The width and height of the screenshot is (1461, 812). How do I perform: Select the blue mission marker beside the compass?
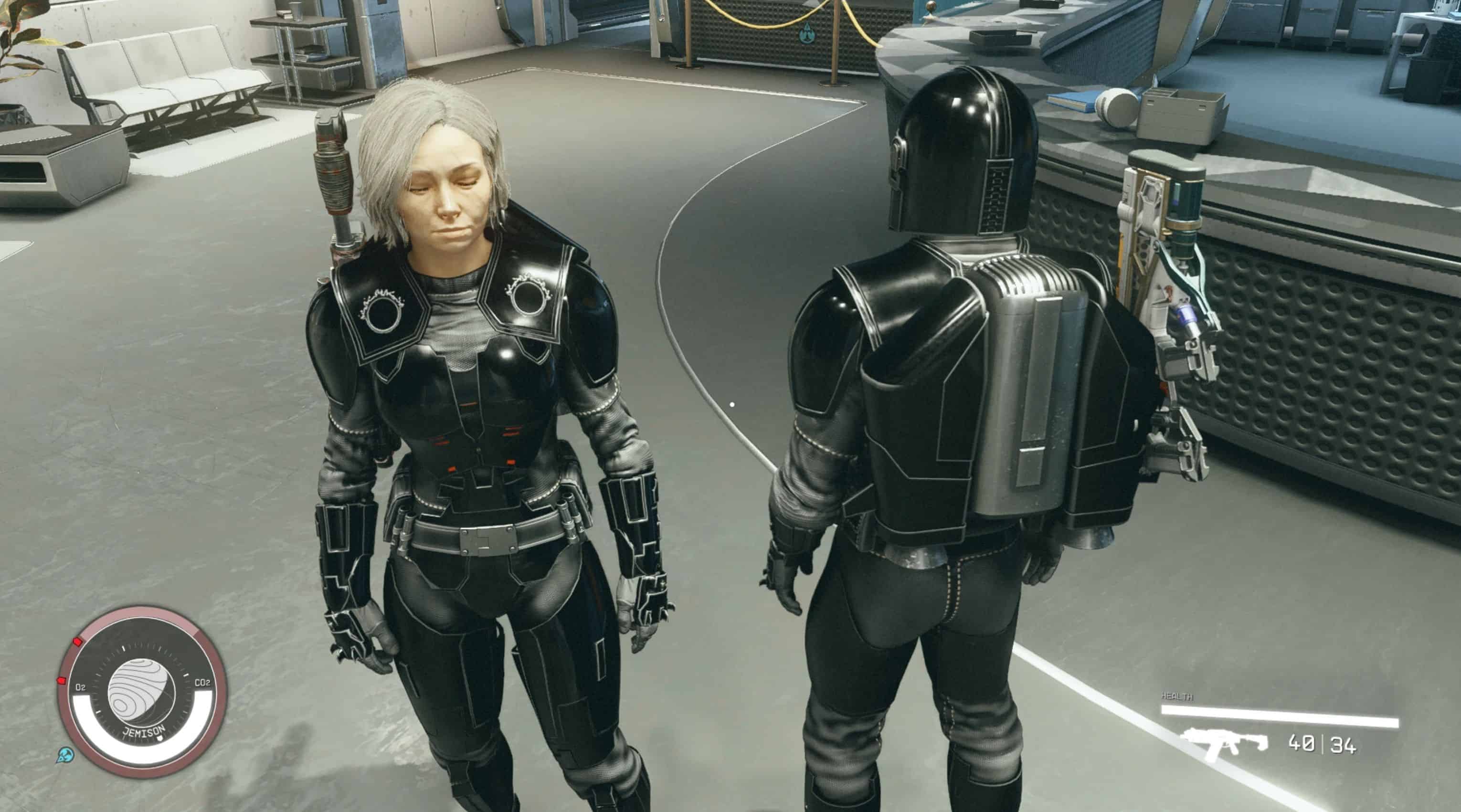[x=65, y=755]
